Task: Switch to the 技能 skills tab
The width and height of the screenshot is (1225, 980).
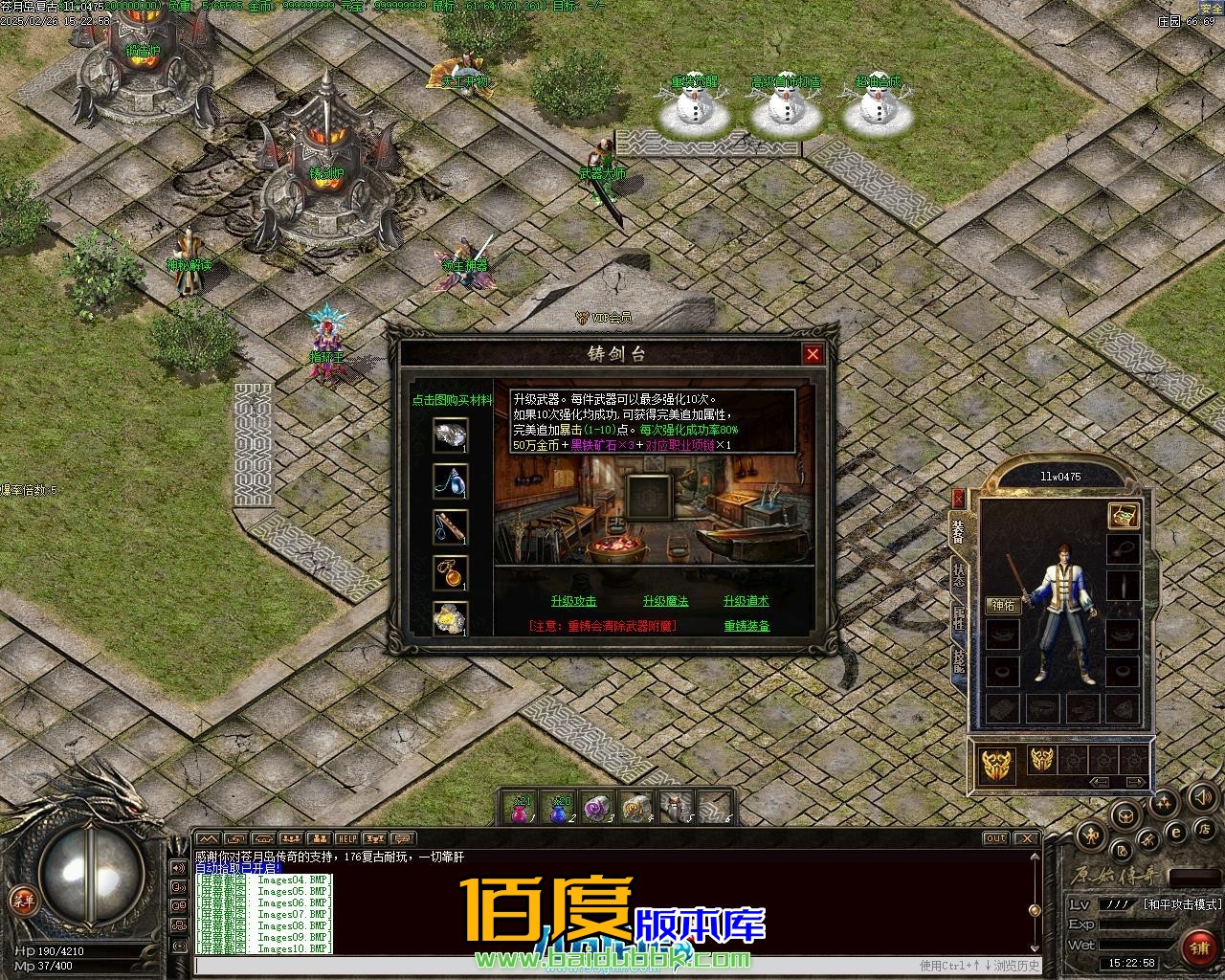Action: coord(958,660)
